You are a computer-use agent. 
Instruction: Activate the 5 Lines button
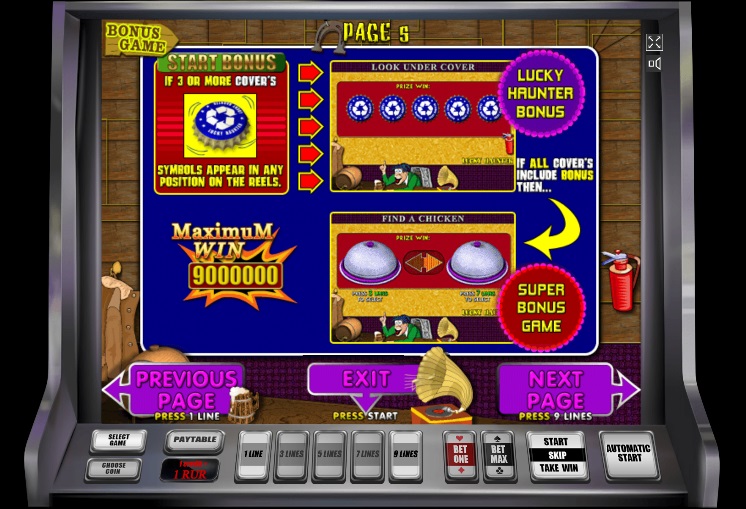coord(329,455)
